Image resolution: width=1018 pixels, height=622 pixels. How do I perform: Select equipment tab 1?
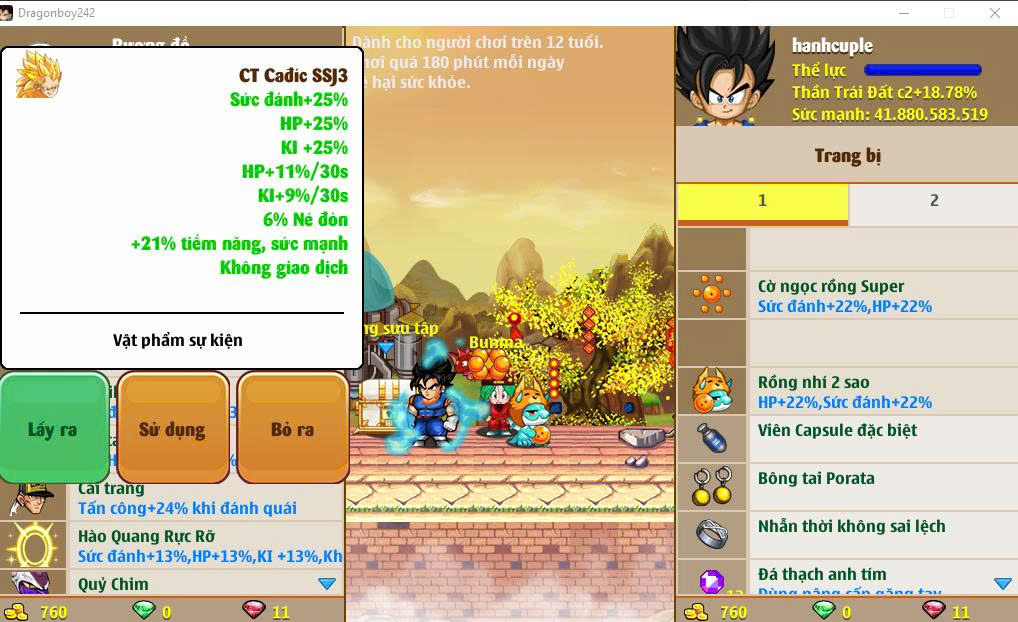[x=762, y=201]
